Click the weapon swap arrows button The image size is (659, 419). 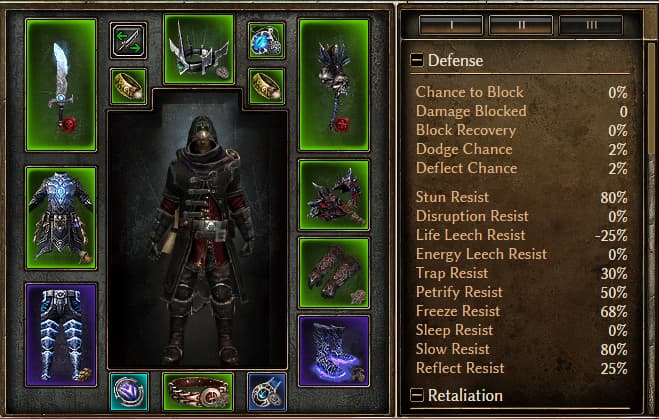[x=128, y=40]
